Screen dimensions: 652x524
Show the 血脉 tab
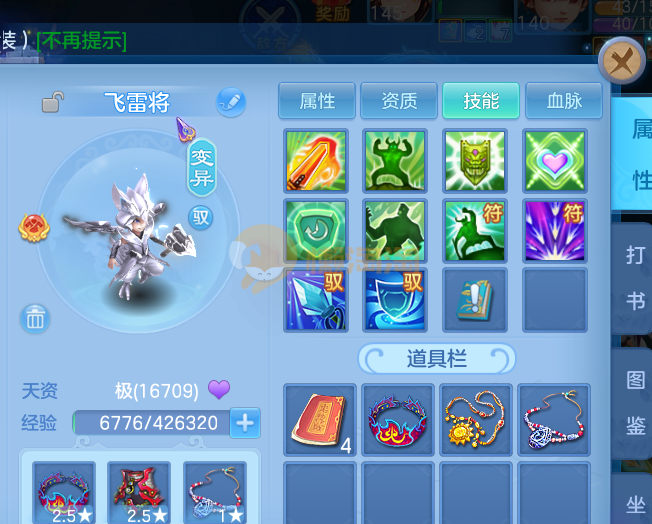coord(562,101)
